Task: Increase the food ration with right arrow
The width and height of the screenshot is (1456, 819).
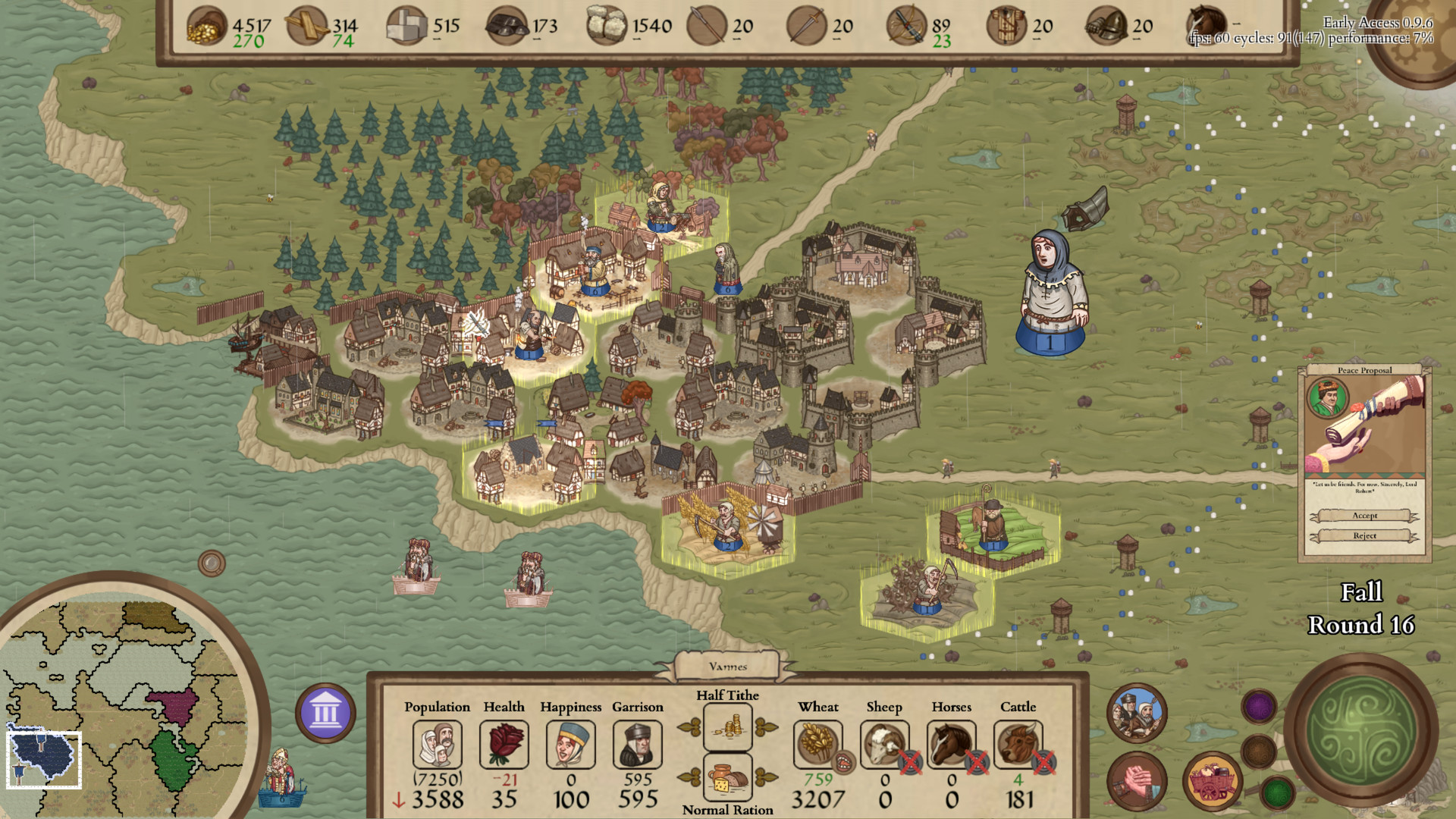Action: (x=765, y=777)
